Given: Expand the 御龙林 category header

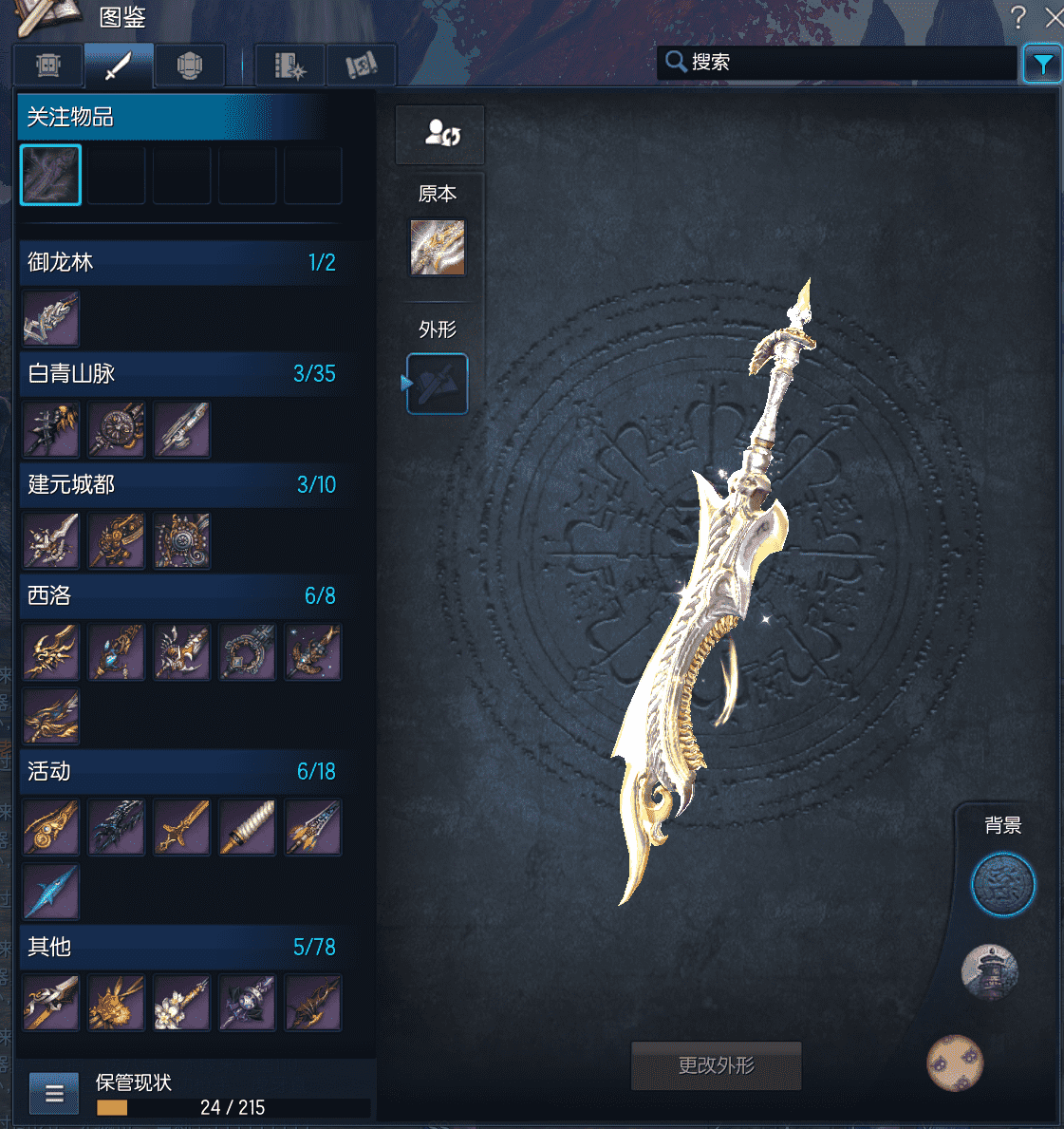Looking at the screenshot, I should pos(180,263).
